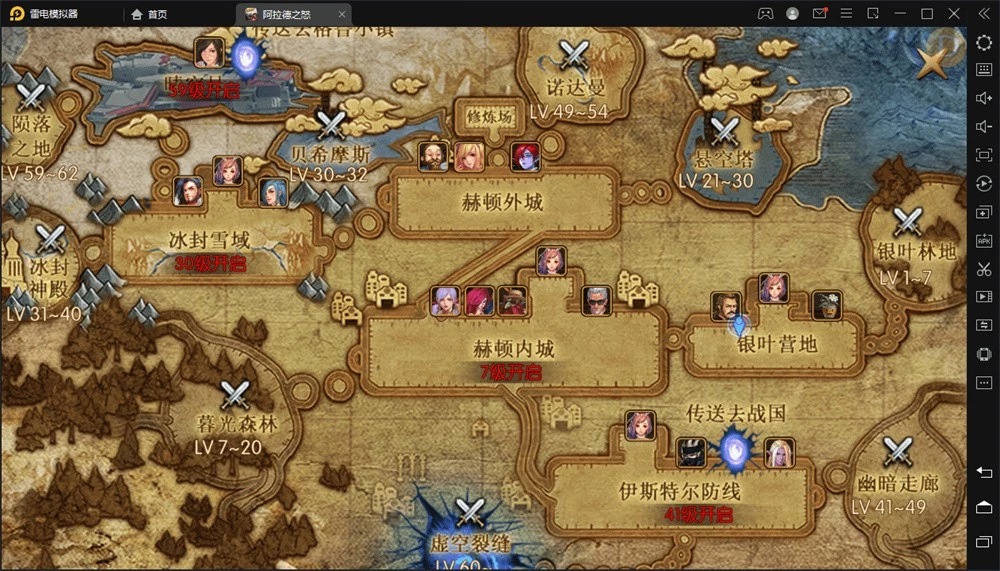Use the 传送去战国 teleport portal
This screenshot has width=1000, height=571.
click(x=736, y=449)
